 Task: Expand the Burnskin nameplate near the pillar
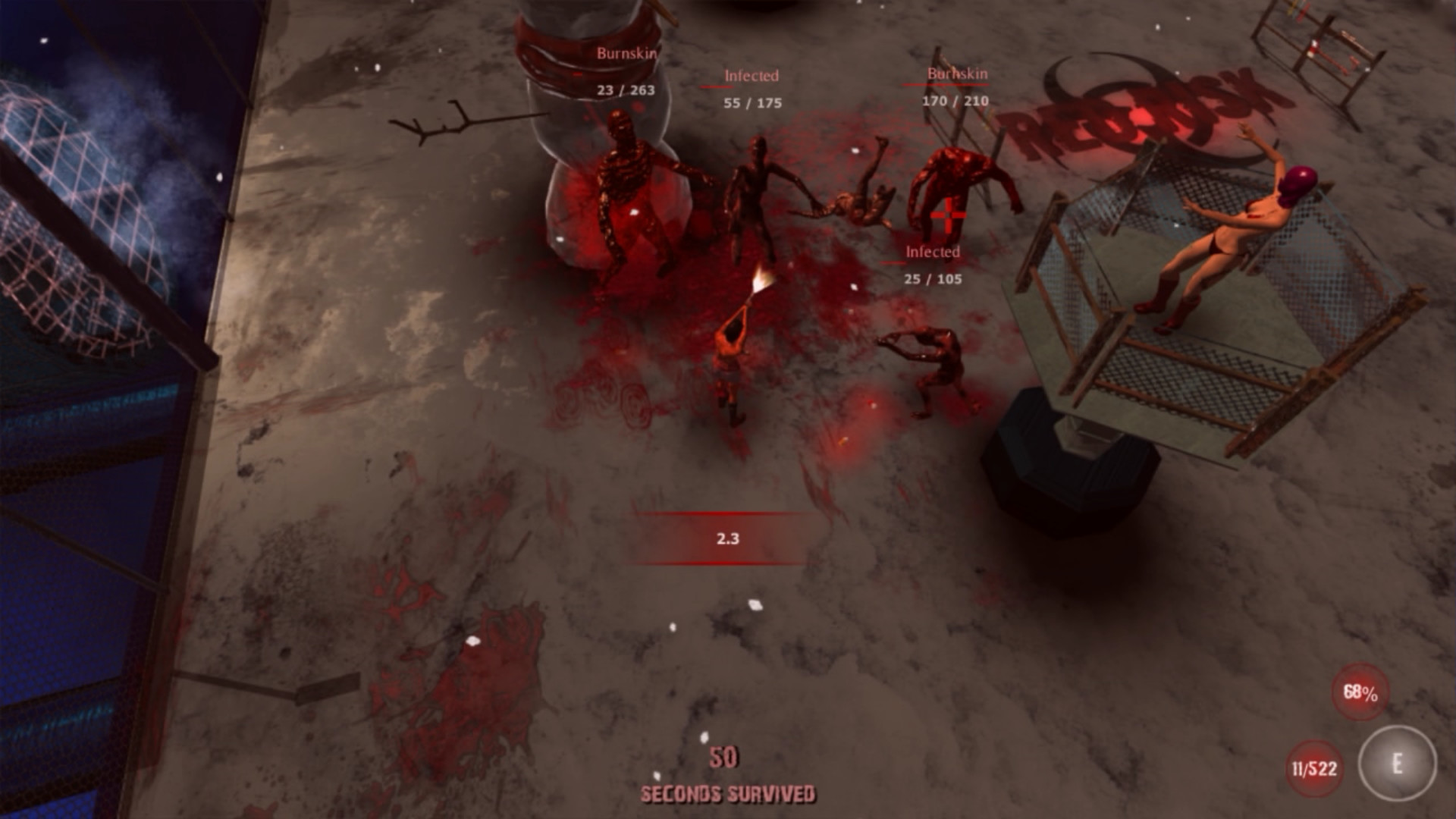pyautogui.click(x=628, y=53)
